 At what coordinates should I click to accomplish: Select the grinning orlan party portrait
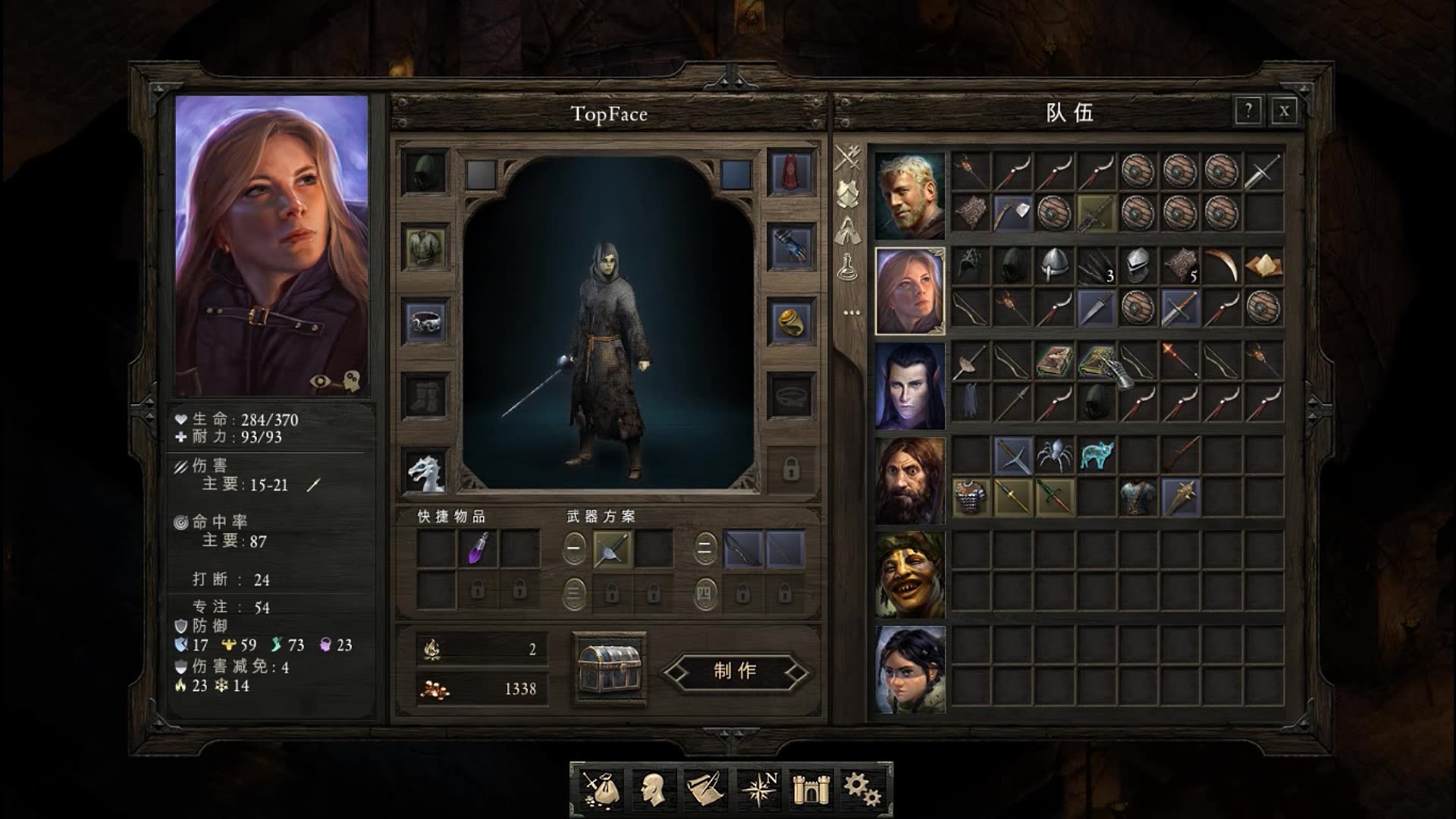pos(910,575)
